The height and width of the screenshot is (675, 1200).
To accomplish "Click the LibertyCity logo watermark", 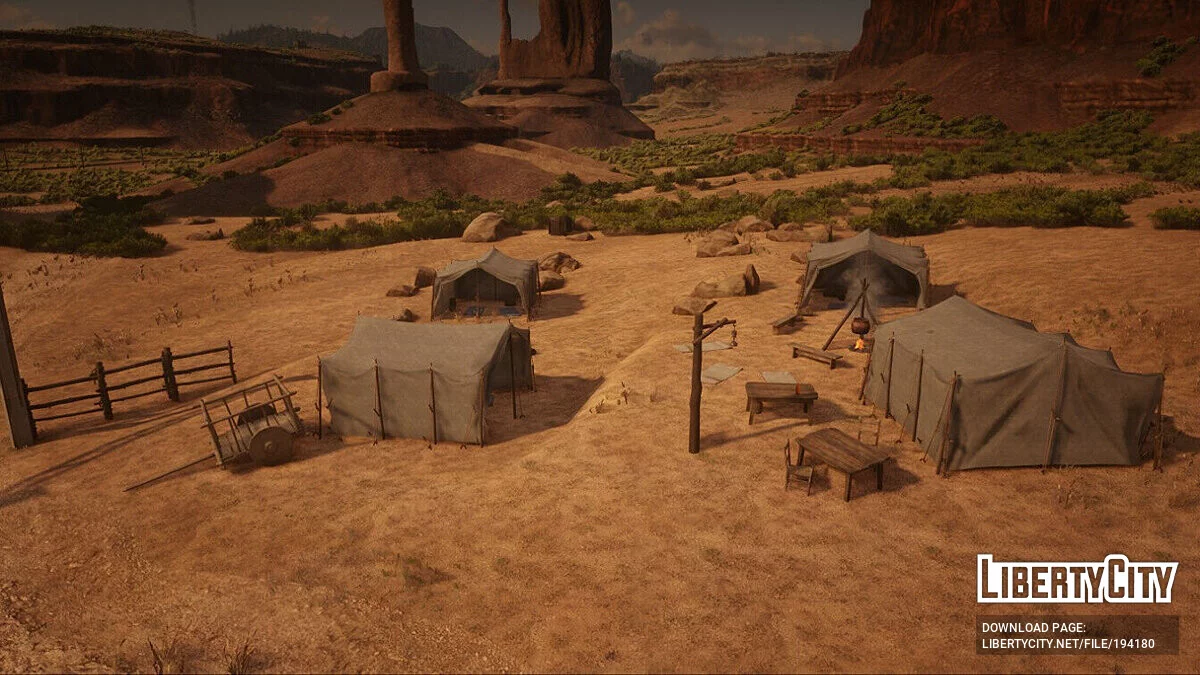I will (x=1077, y=579).
